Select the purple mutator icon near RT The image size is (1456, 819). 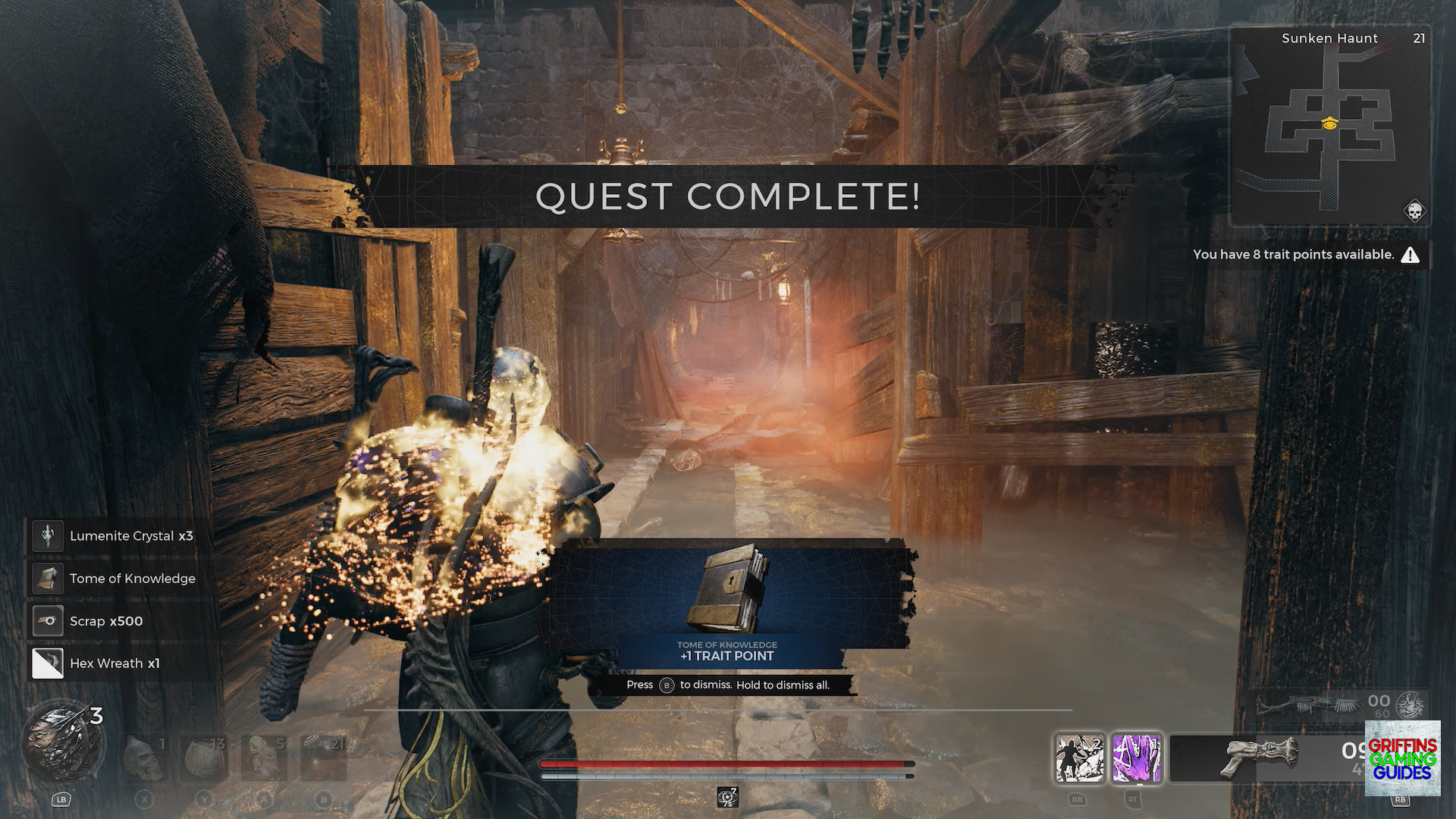[1136, 759]
